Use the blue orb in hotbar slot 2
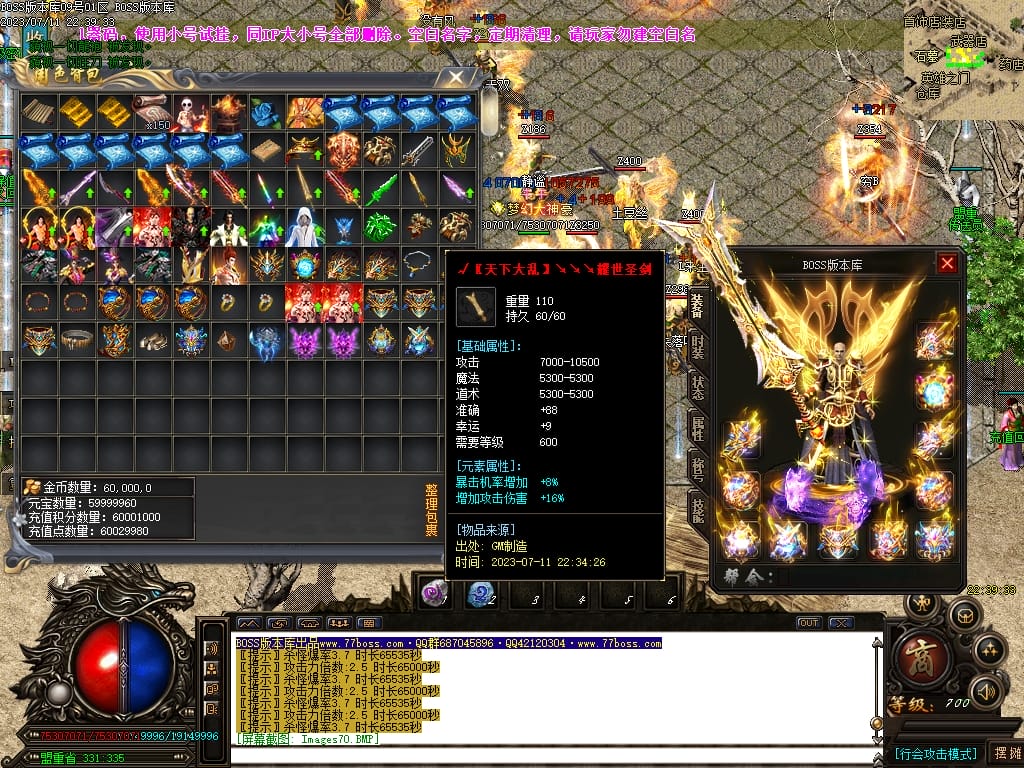The height and width of the screenshot is (768, 1024). click(481, 594)
